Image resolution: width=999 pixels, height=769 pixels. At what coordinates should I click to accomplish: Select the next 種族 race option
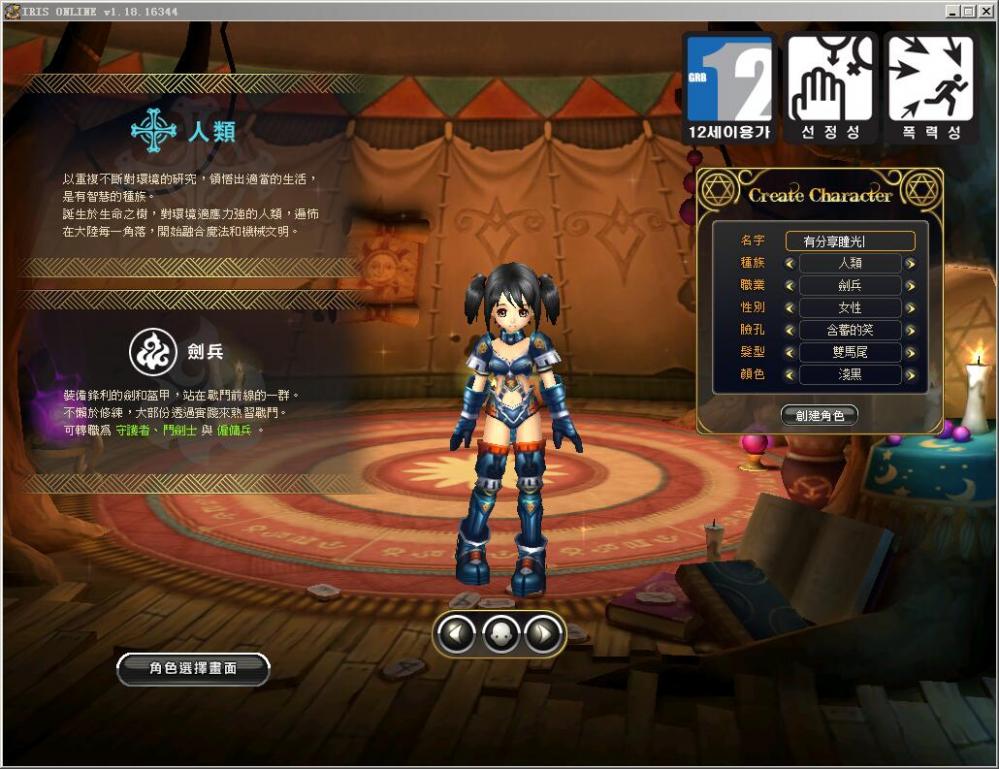tap(910, 264)
